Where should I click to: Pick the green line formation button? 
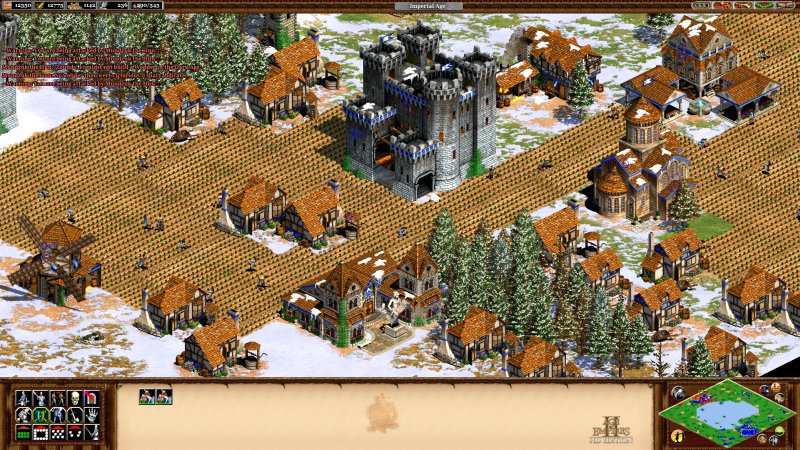[x=23, y=433]
